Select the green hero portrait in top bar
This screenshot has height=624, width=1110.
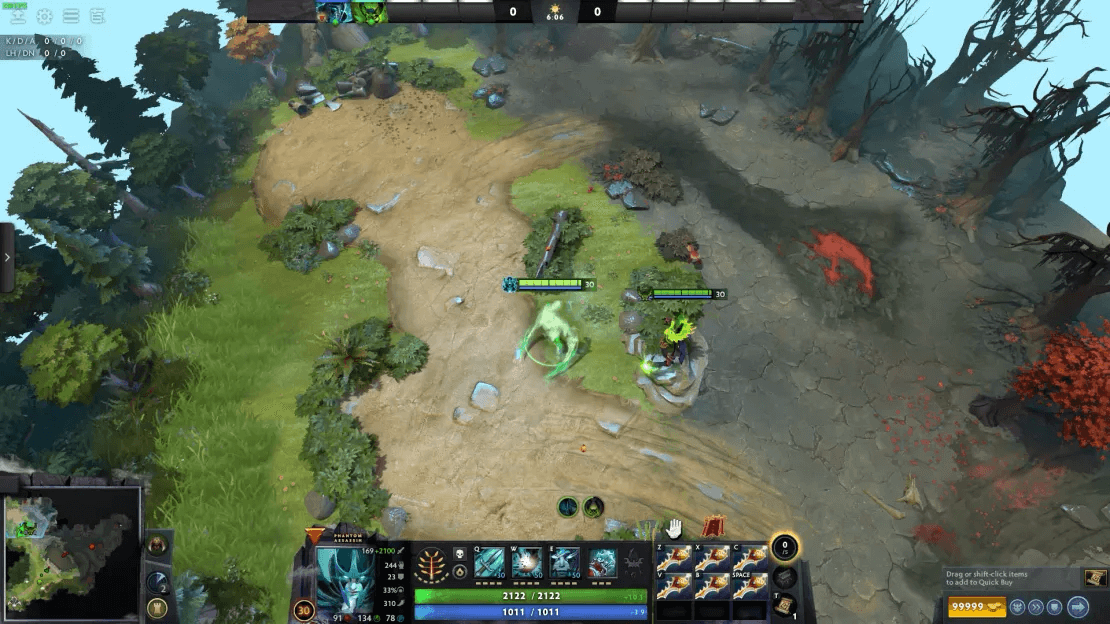coord(369,12)
